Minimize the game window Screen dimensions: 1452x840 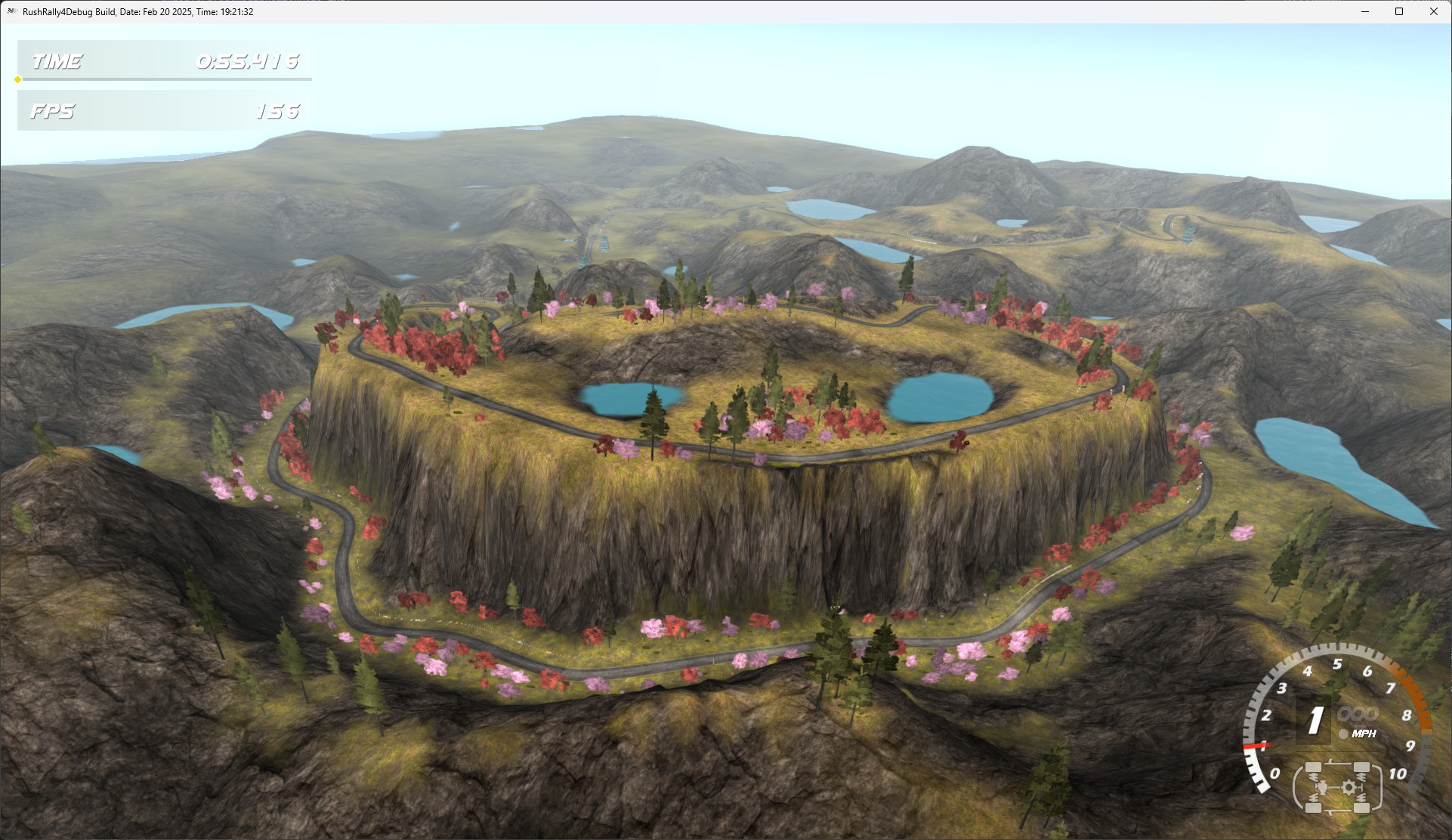[1365, 11]
